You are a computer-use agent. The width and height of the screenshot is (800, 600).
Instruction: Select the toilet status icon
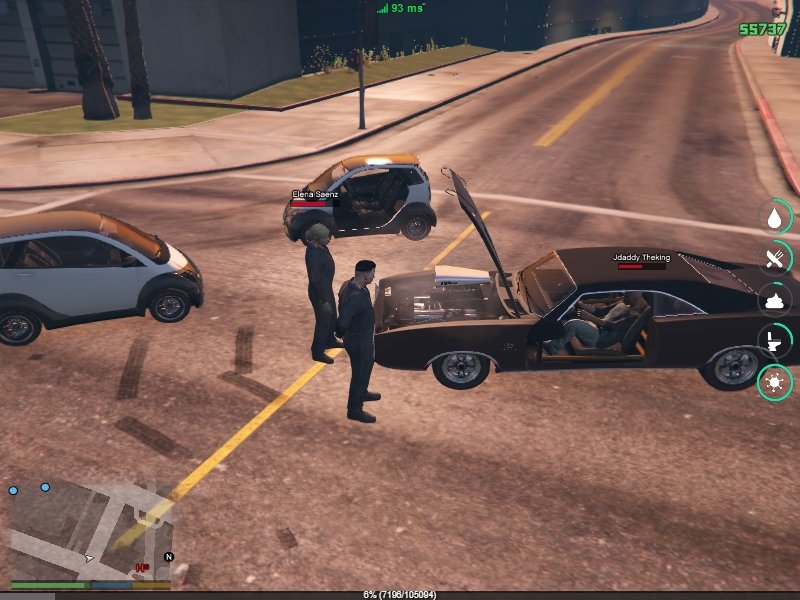774,340
